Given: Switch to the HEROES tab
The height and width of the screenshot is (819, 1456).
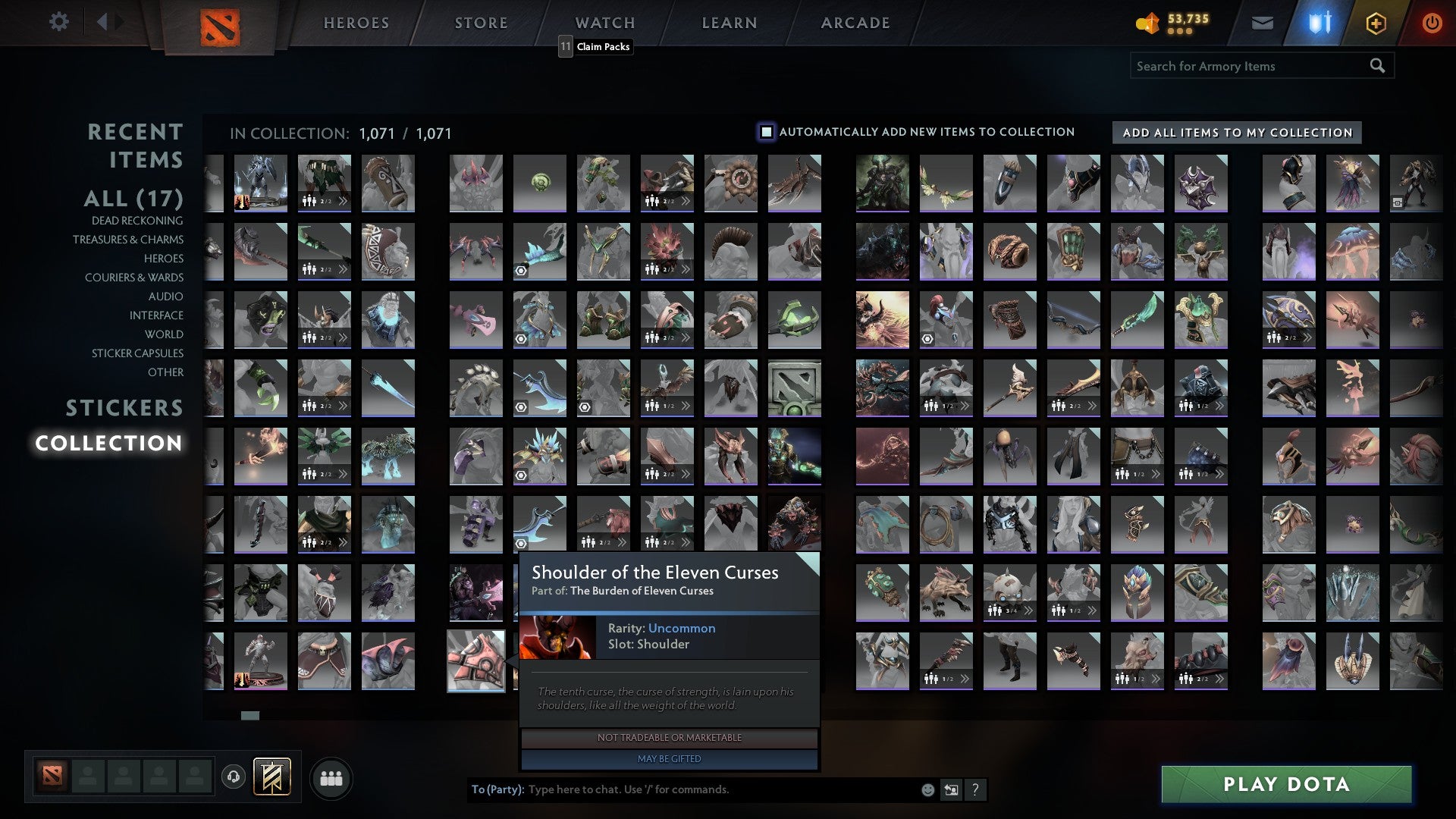Looking at the screenshot, I should [x=356, y=22].
